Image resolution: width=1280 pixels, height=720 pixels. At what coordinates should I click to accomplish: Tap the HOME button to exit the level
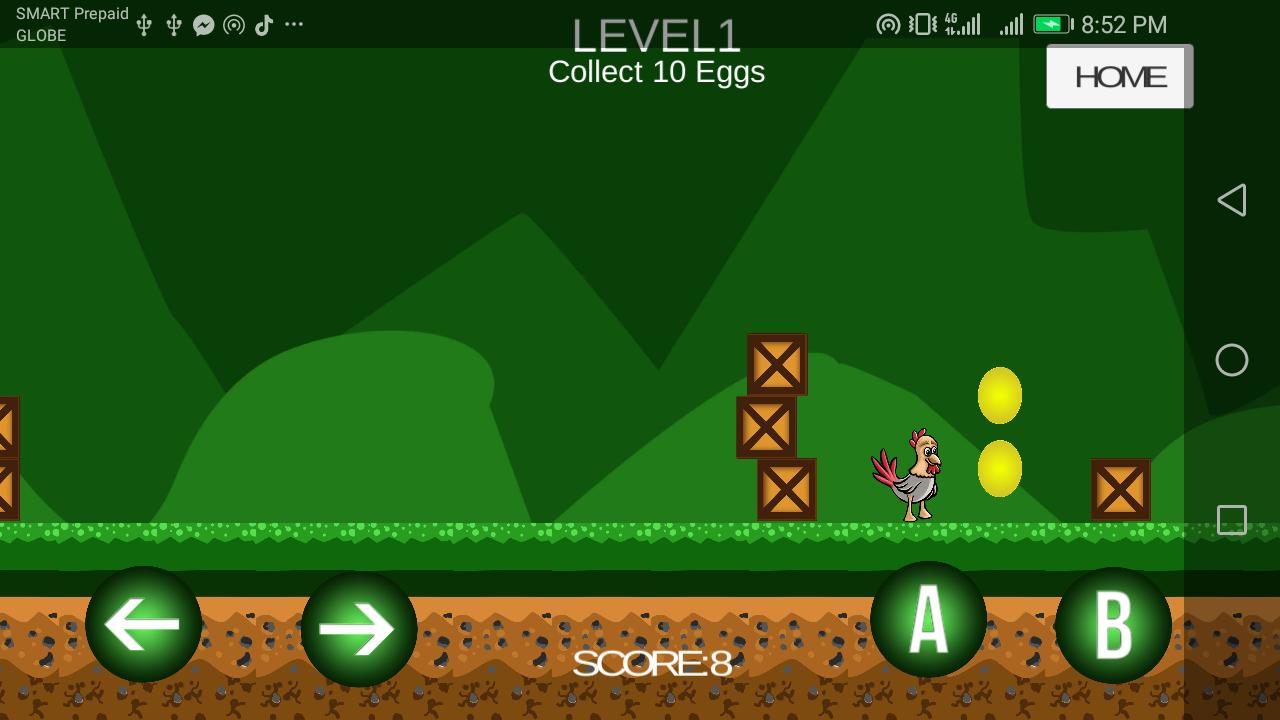coord(1119,76)
